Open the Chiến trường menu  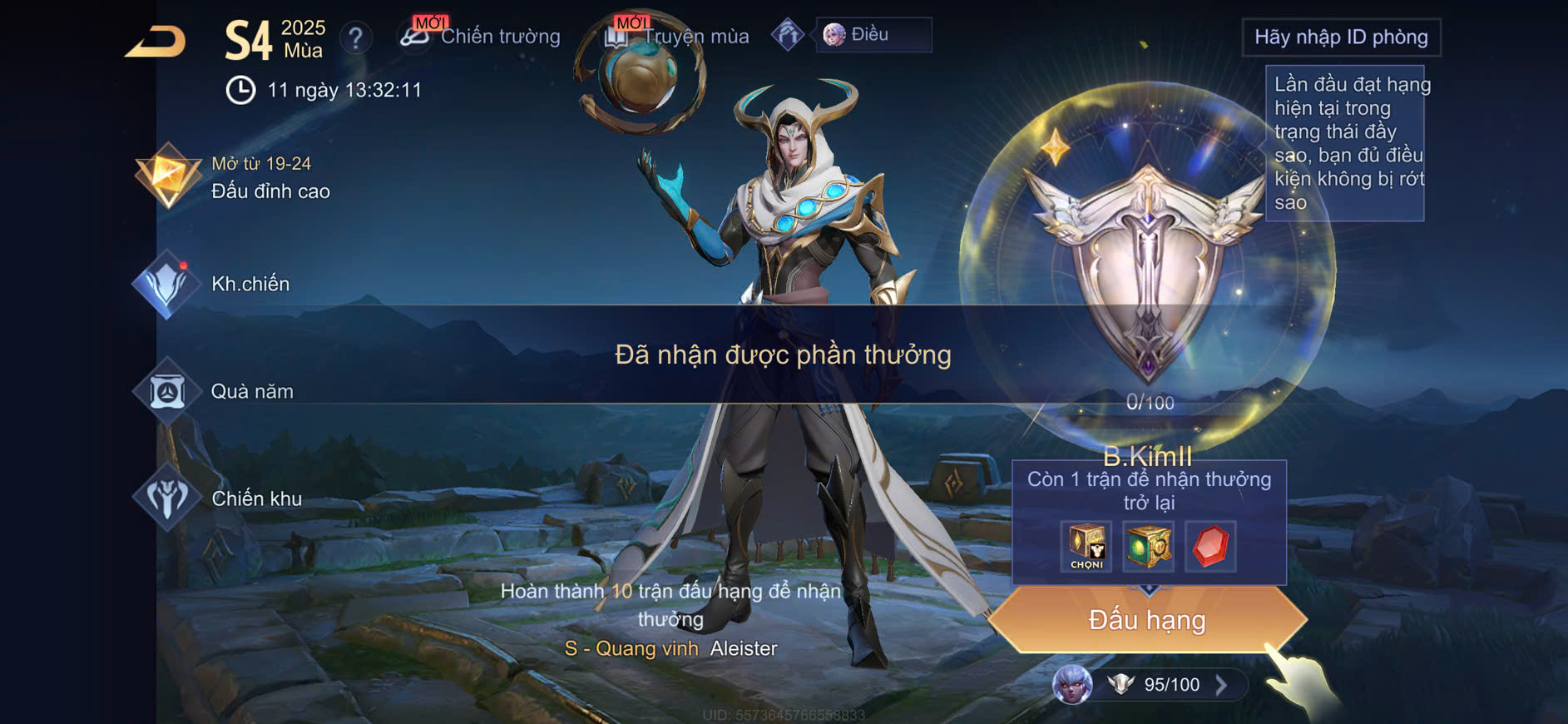click(481, 37)
